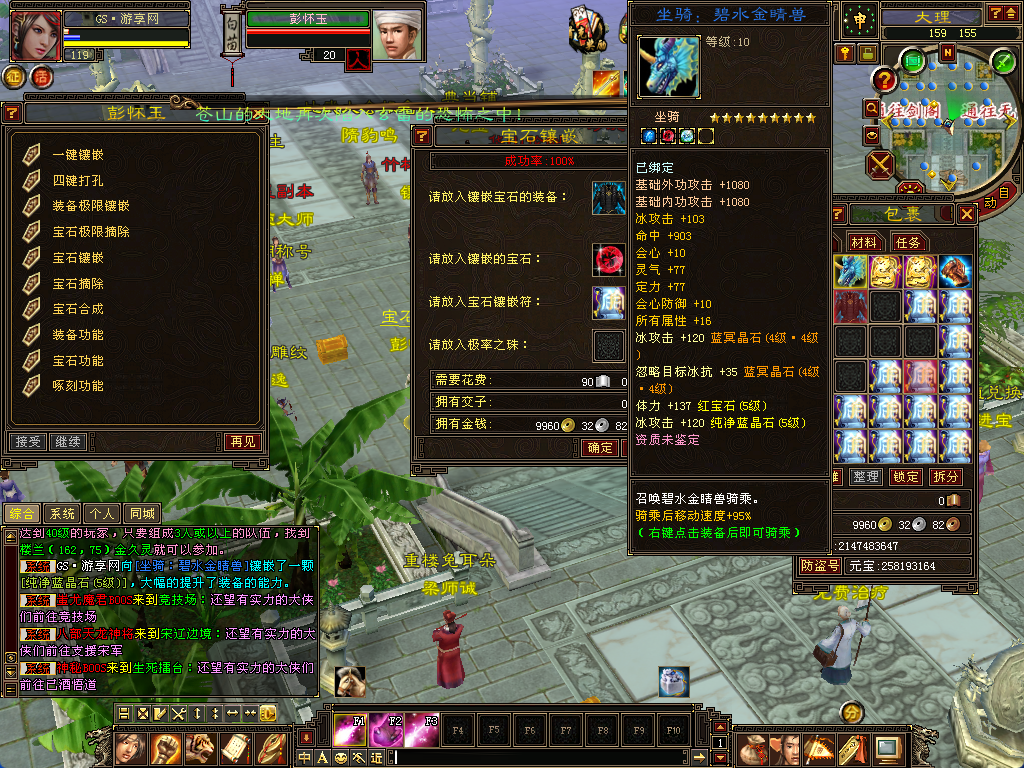Open the 同城 chat channel tab

tap(143, 514)
